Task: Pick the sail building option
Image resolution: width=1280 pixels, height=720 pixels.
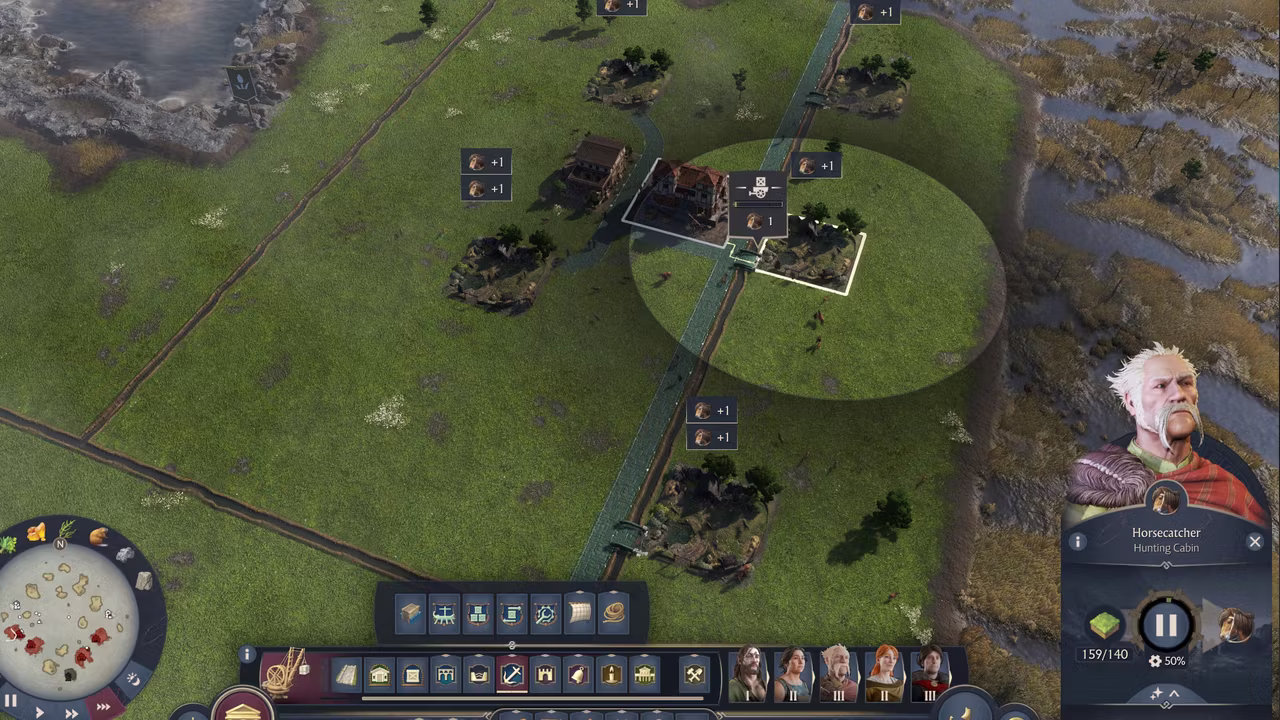Action: [580, 613]
